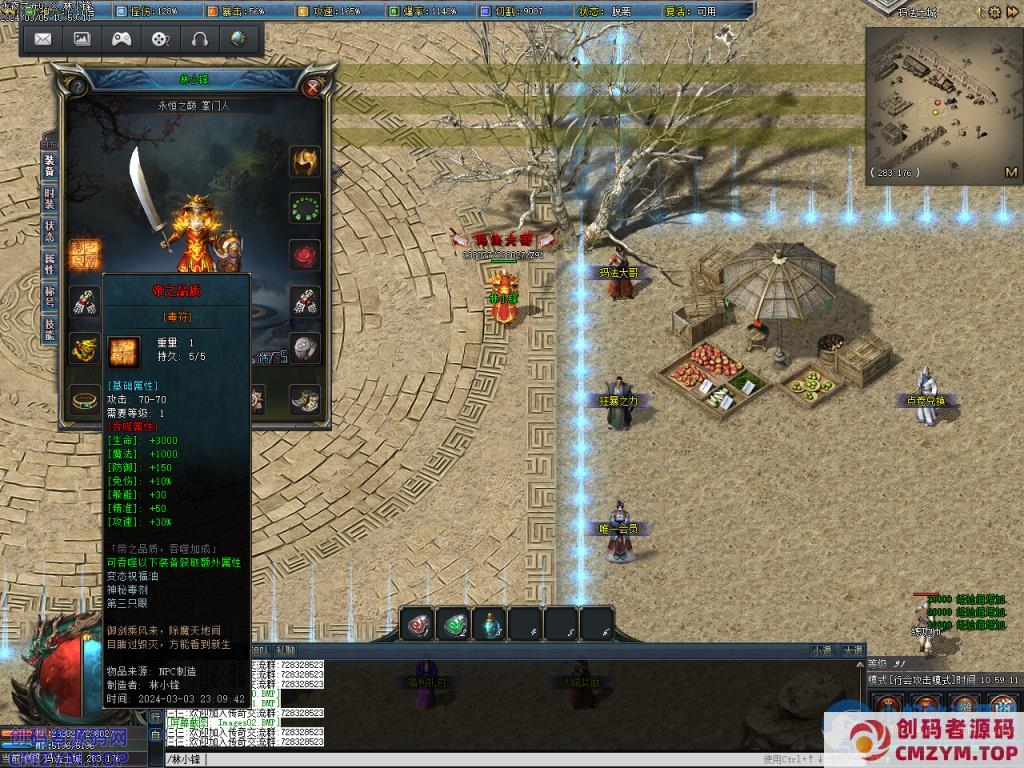1024x768 pixels.
Task: Open the film reel icon
Action: 160,39
